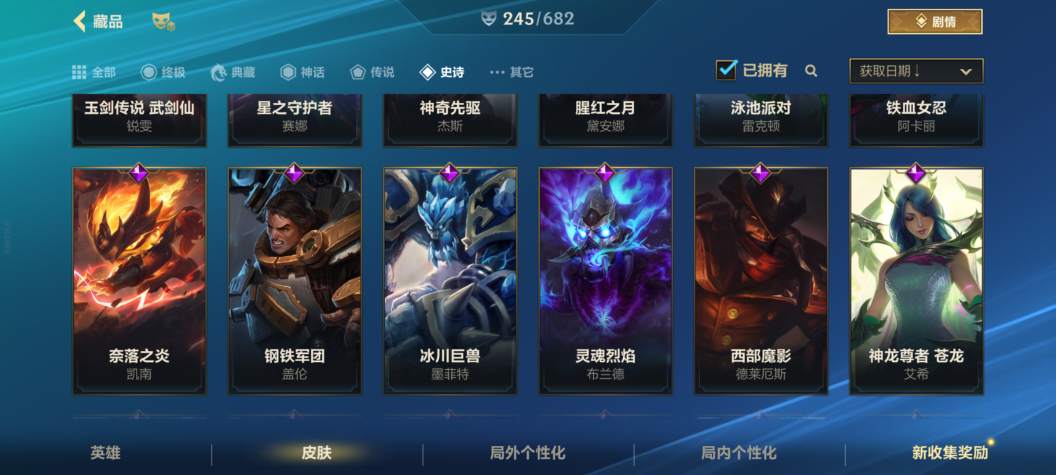The height and width of the screenshot is (475, 1056).
Task: Switch to the 英雄 tab
Action: click(105, 453)
